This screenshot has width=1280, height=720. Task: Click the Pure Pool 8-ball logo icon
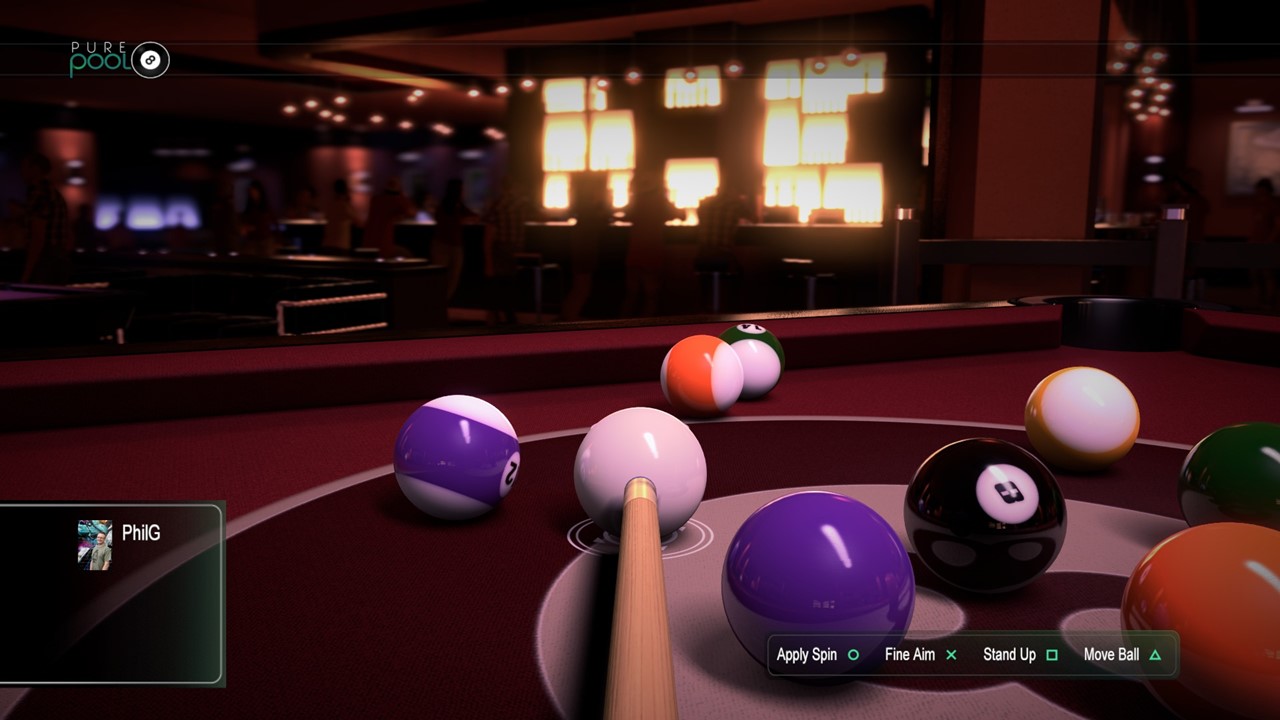151,58
